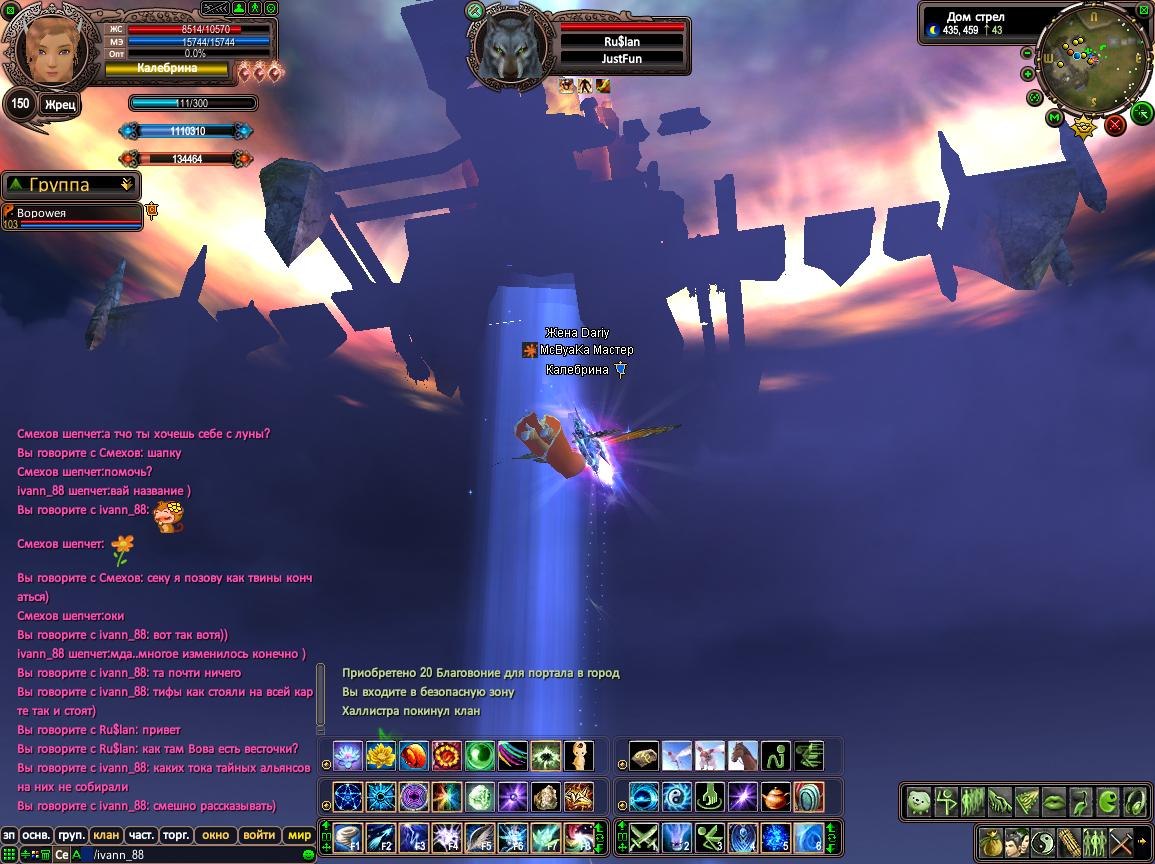
Task: Use the red teapot item on hotbar
Action: pyautogui.click(x=776, y=797)
